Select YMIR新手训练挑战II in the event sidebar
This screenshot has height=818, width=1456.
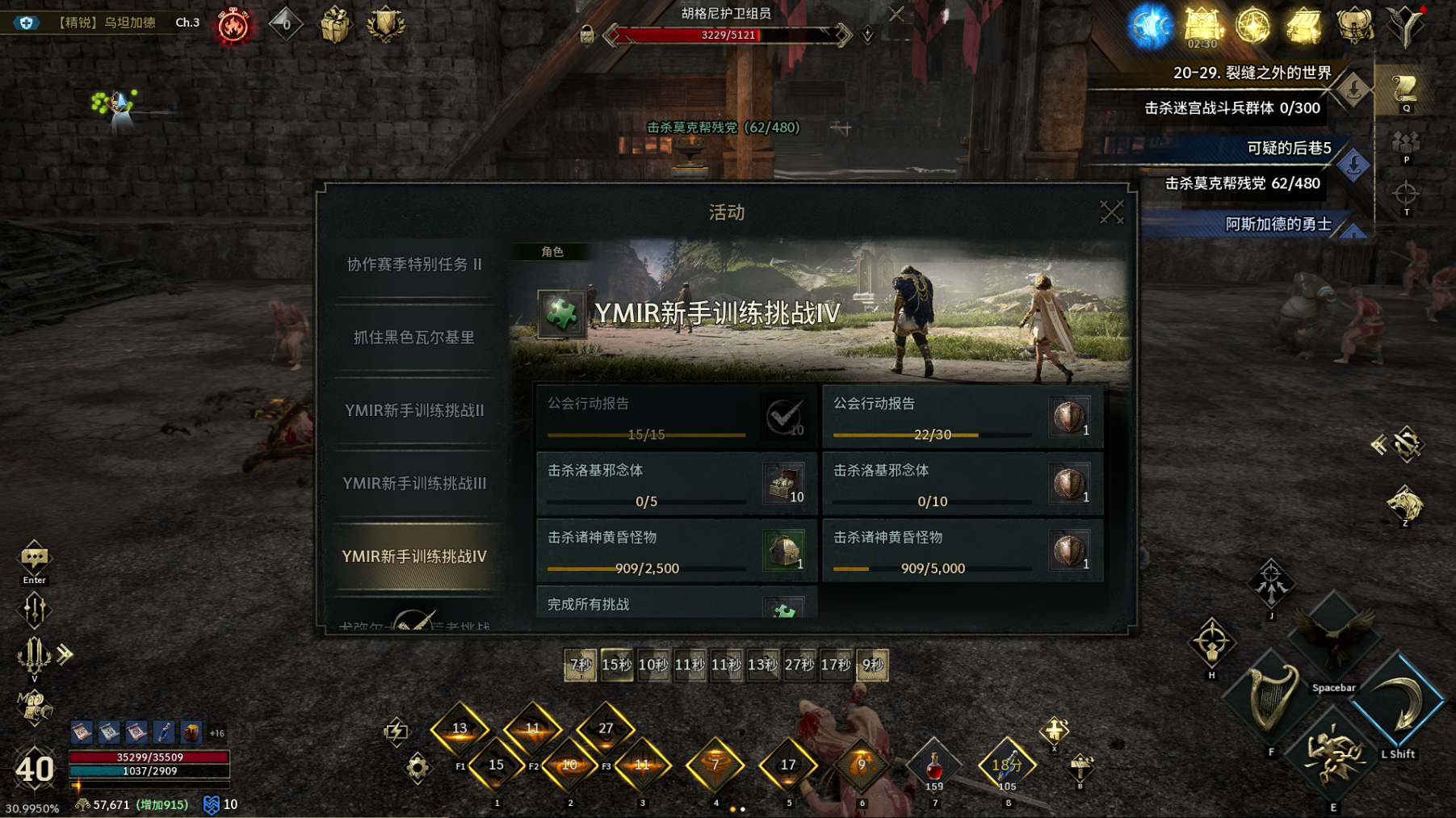[x=413, y=411]
